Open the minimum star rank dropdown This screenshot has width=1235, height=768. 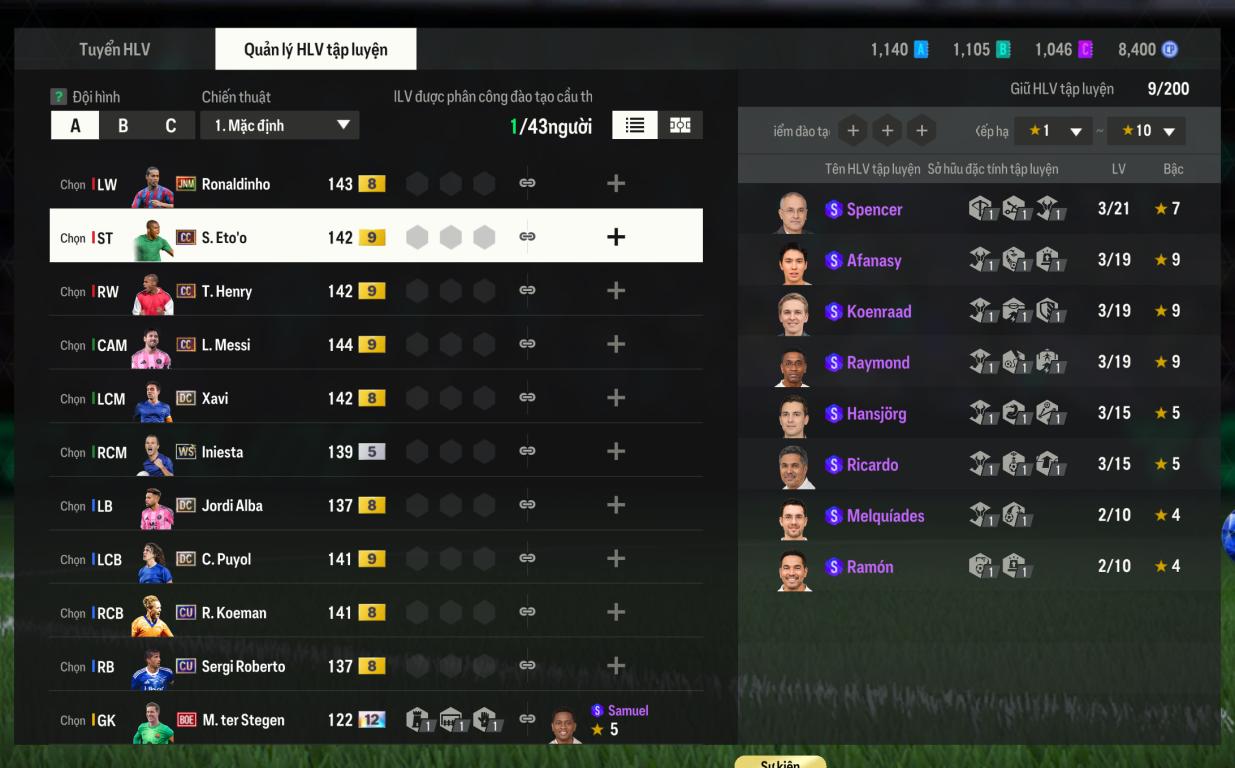pyautogui.click(x=1051, y=131)
